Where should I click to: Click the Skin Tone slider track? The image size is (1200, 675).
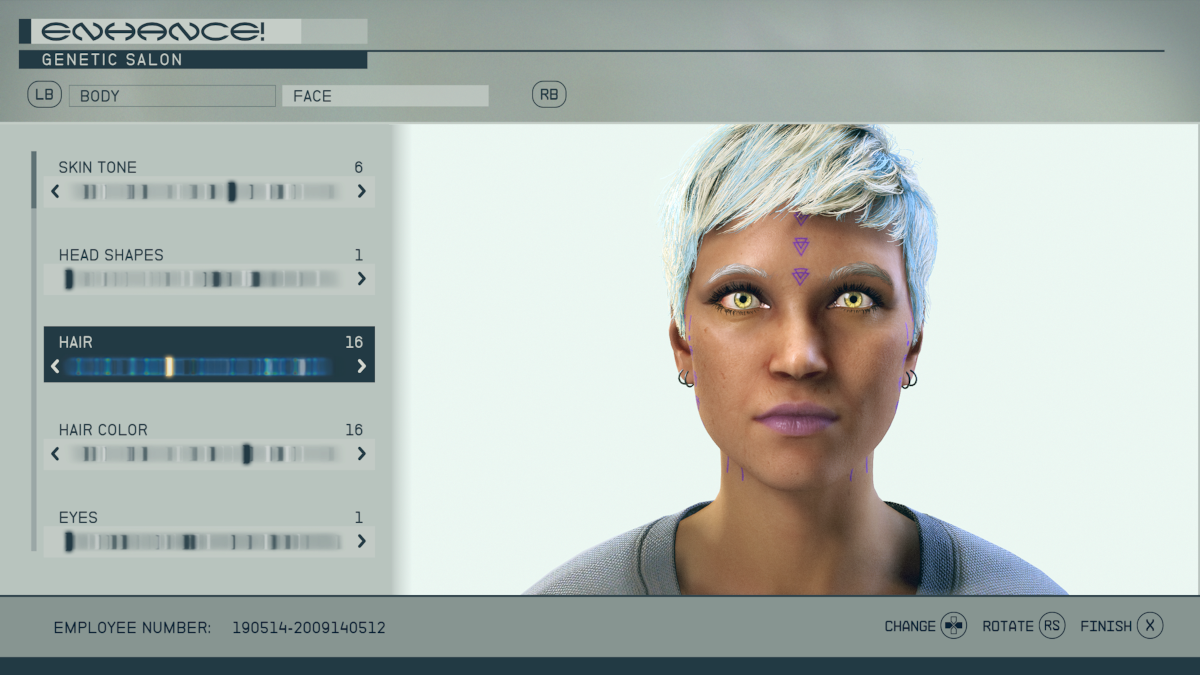click(x=208, y=191)
